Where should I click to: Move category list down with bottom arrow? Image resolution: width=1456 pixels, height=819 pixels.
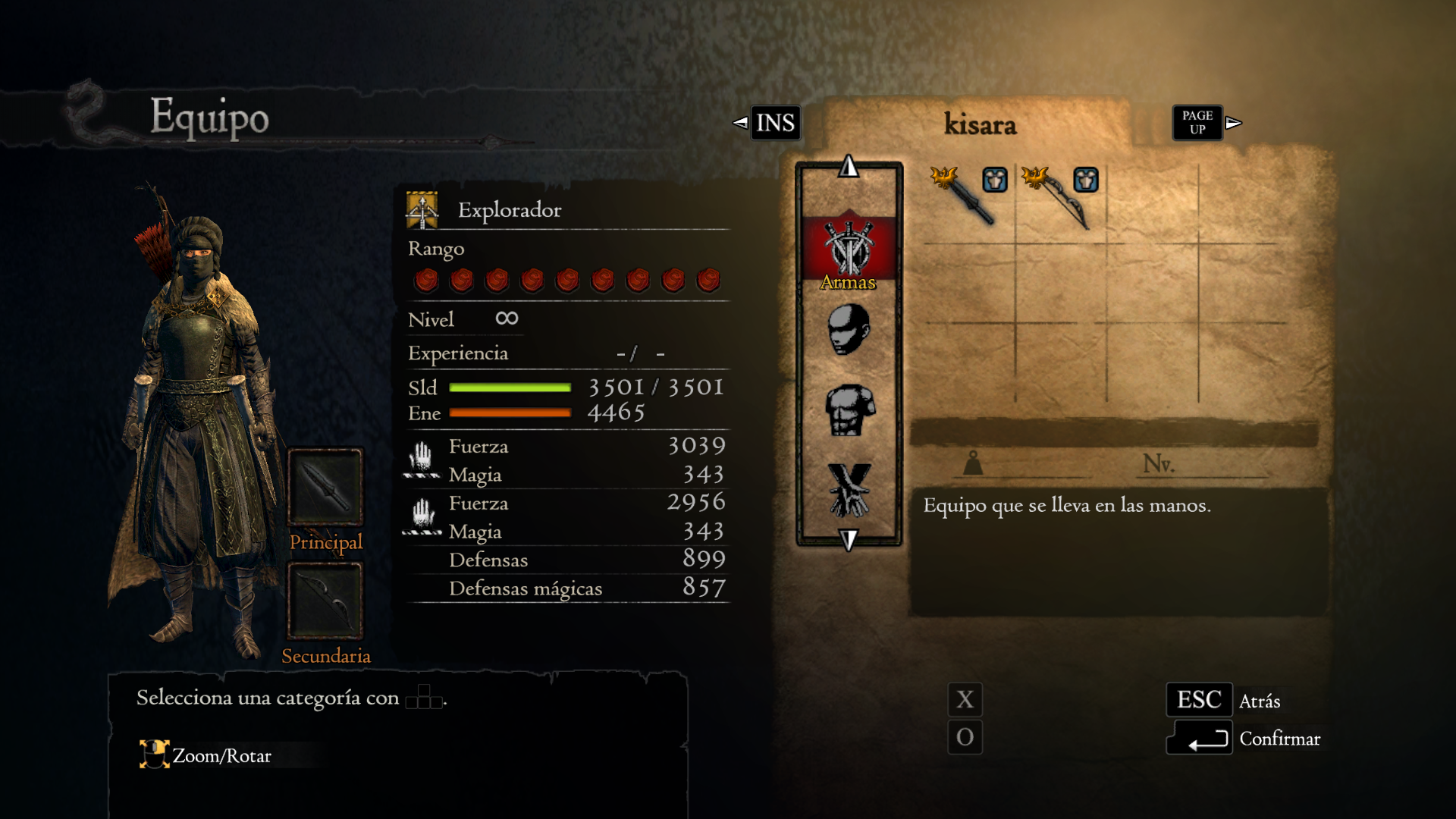pyautogui.click(x=849, y=539)
